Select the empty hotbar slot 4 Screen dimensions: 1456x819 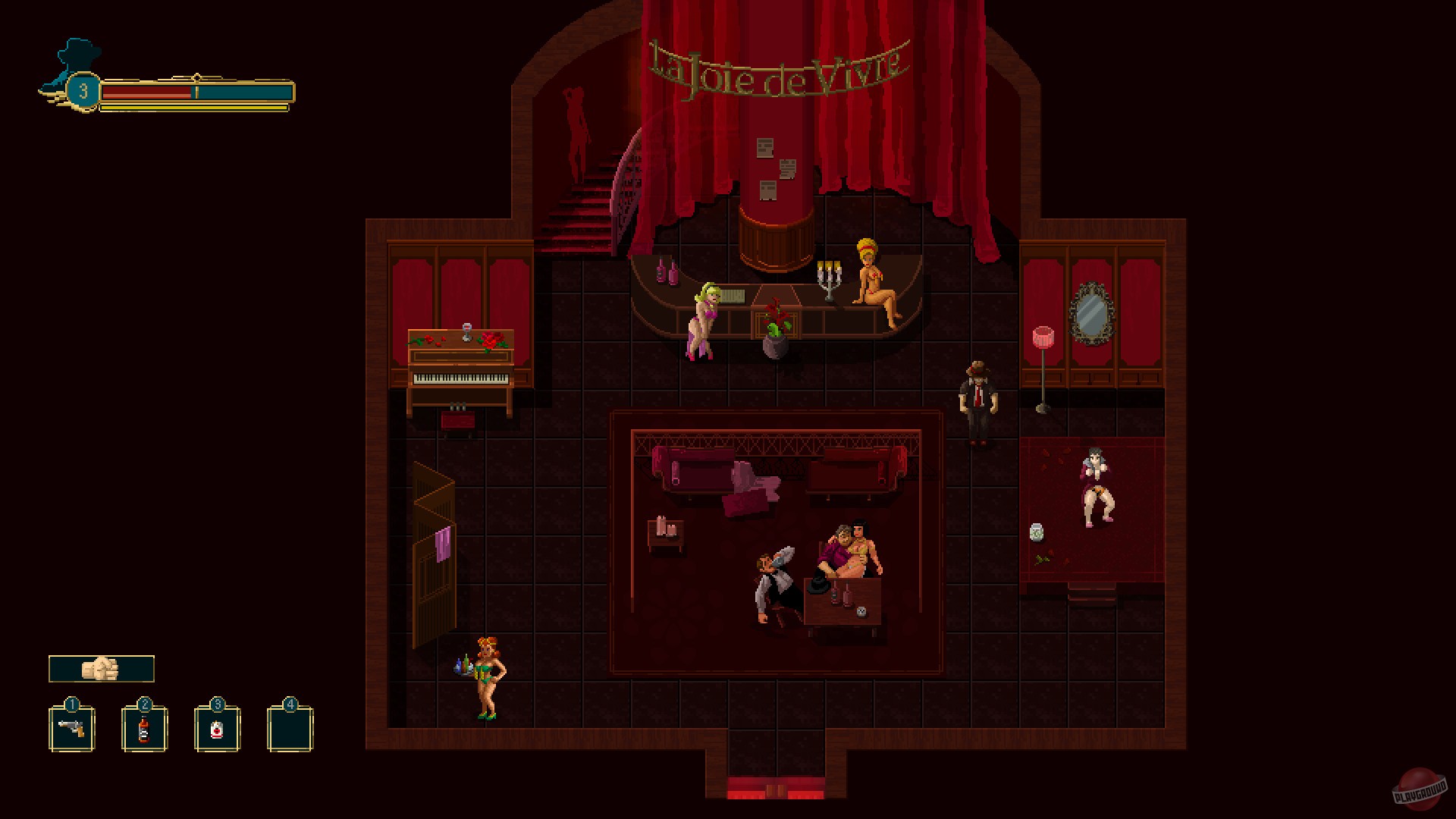coord(290,729)
